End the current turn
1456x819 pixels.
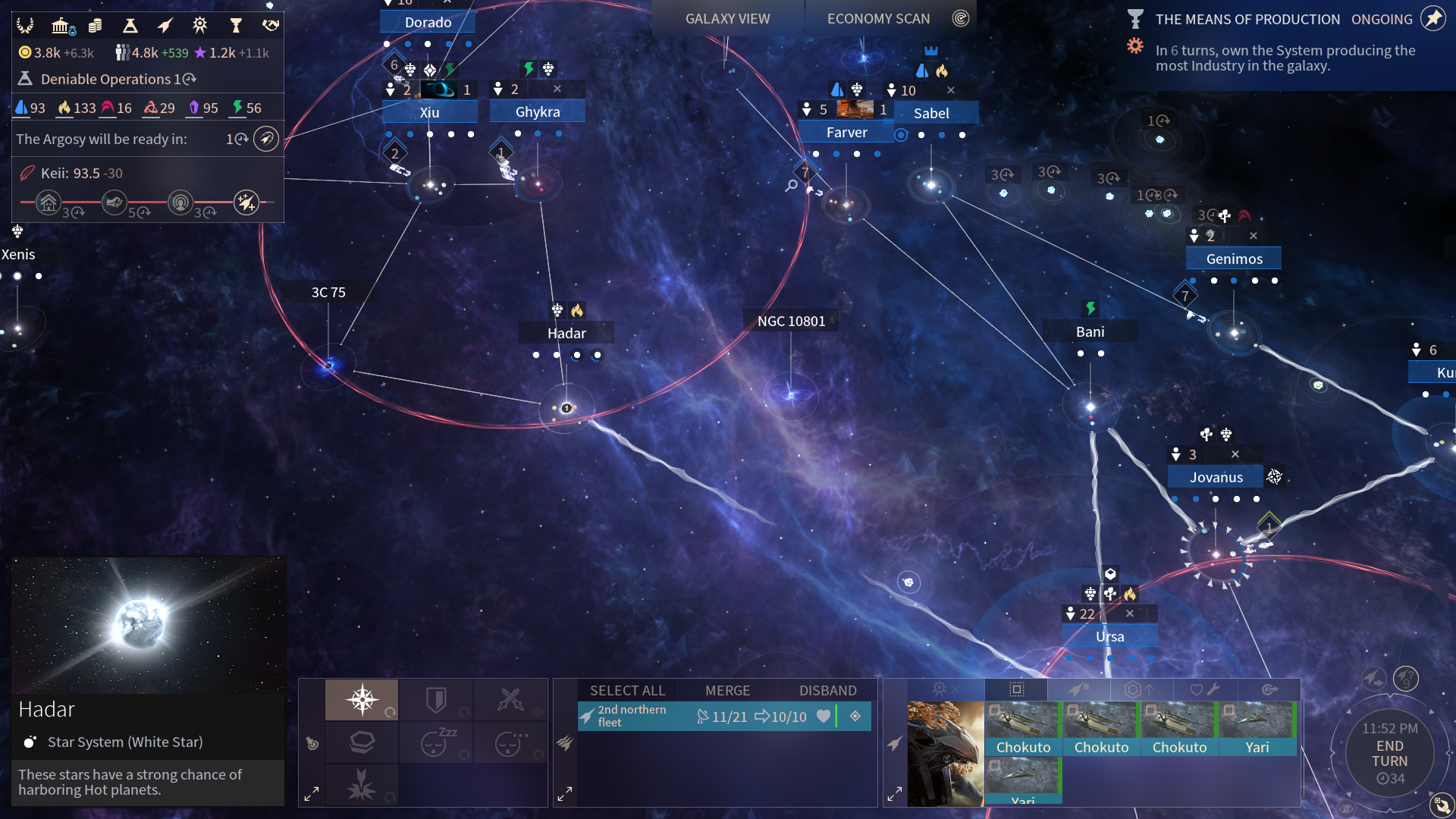pyautogui.click(x=1389, y=754)
